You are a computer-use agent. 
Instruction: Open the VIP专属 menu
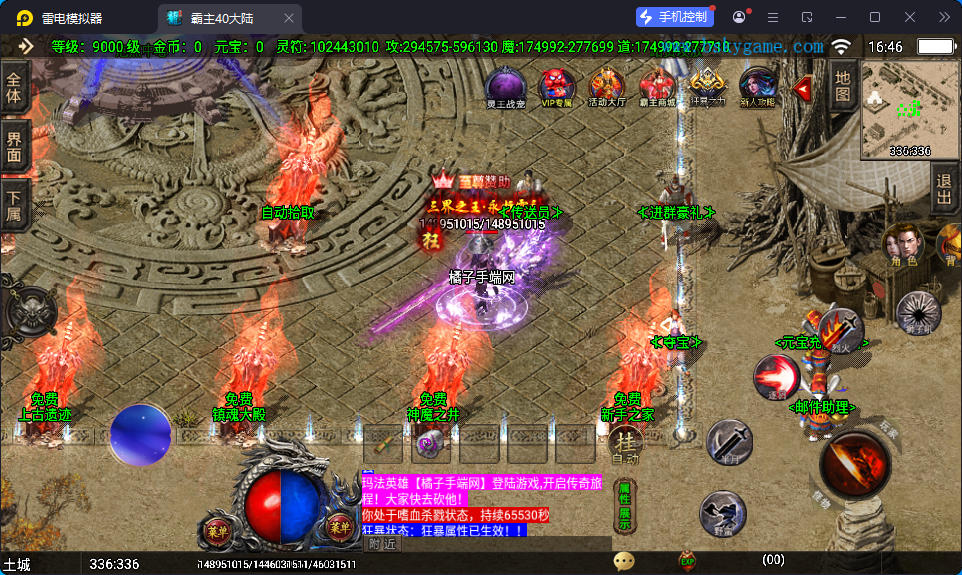pos(556,86)
